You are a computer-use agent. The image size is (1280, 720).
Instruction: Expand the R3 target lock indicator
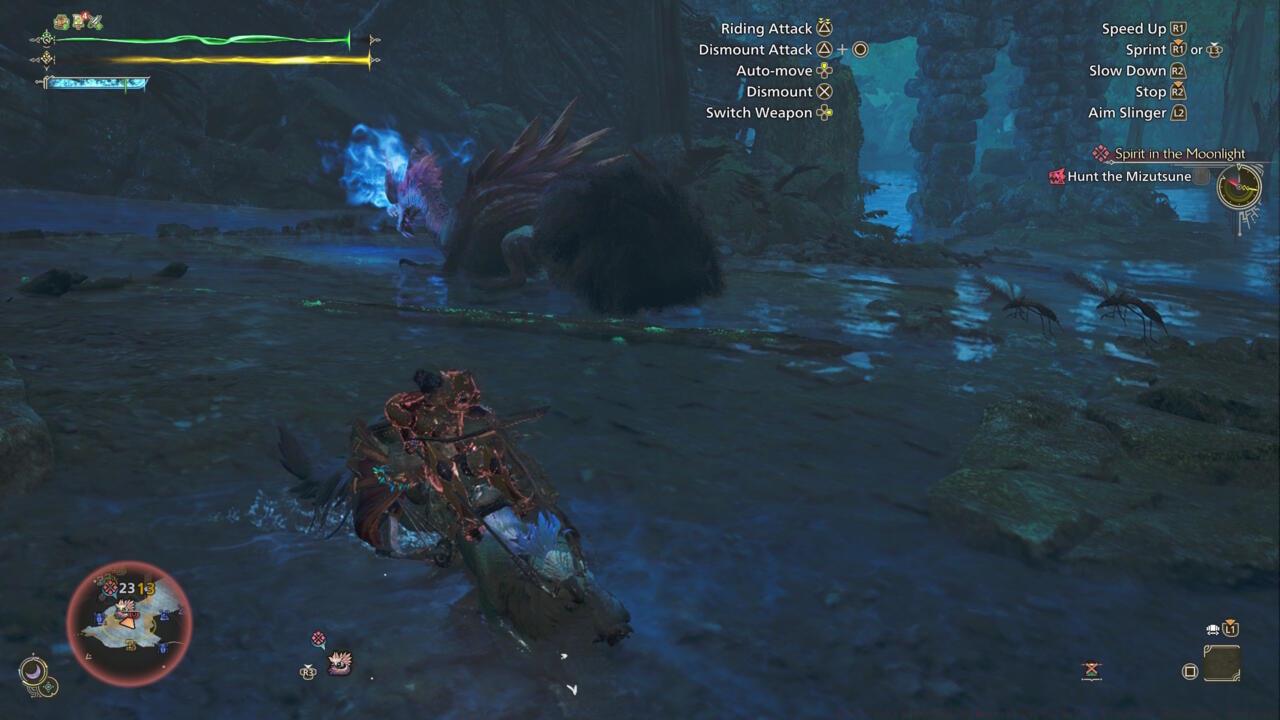click(x=306, y=671)
